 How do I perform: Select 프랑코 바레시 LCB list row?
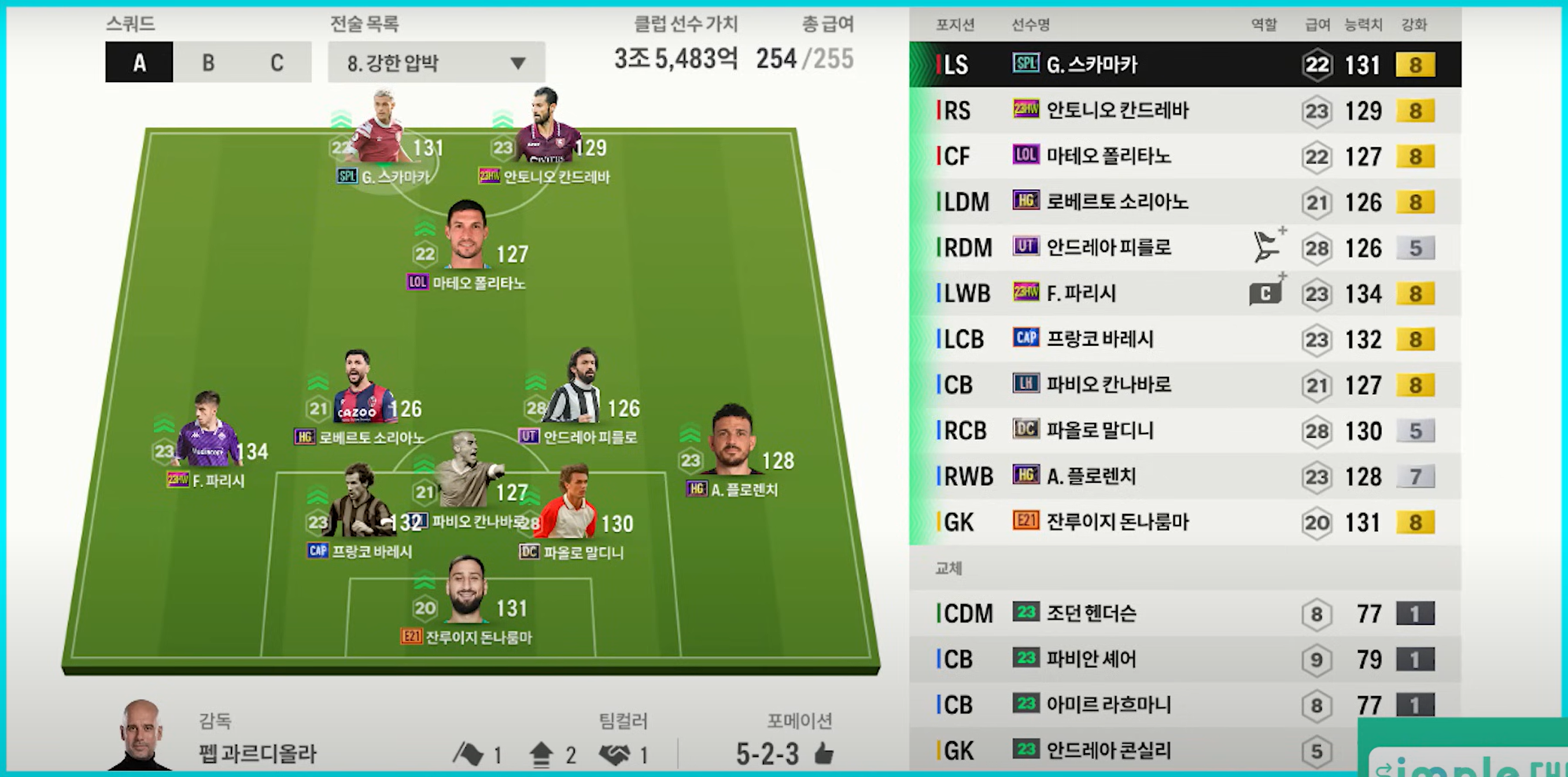tap(1185, 339)
